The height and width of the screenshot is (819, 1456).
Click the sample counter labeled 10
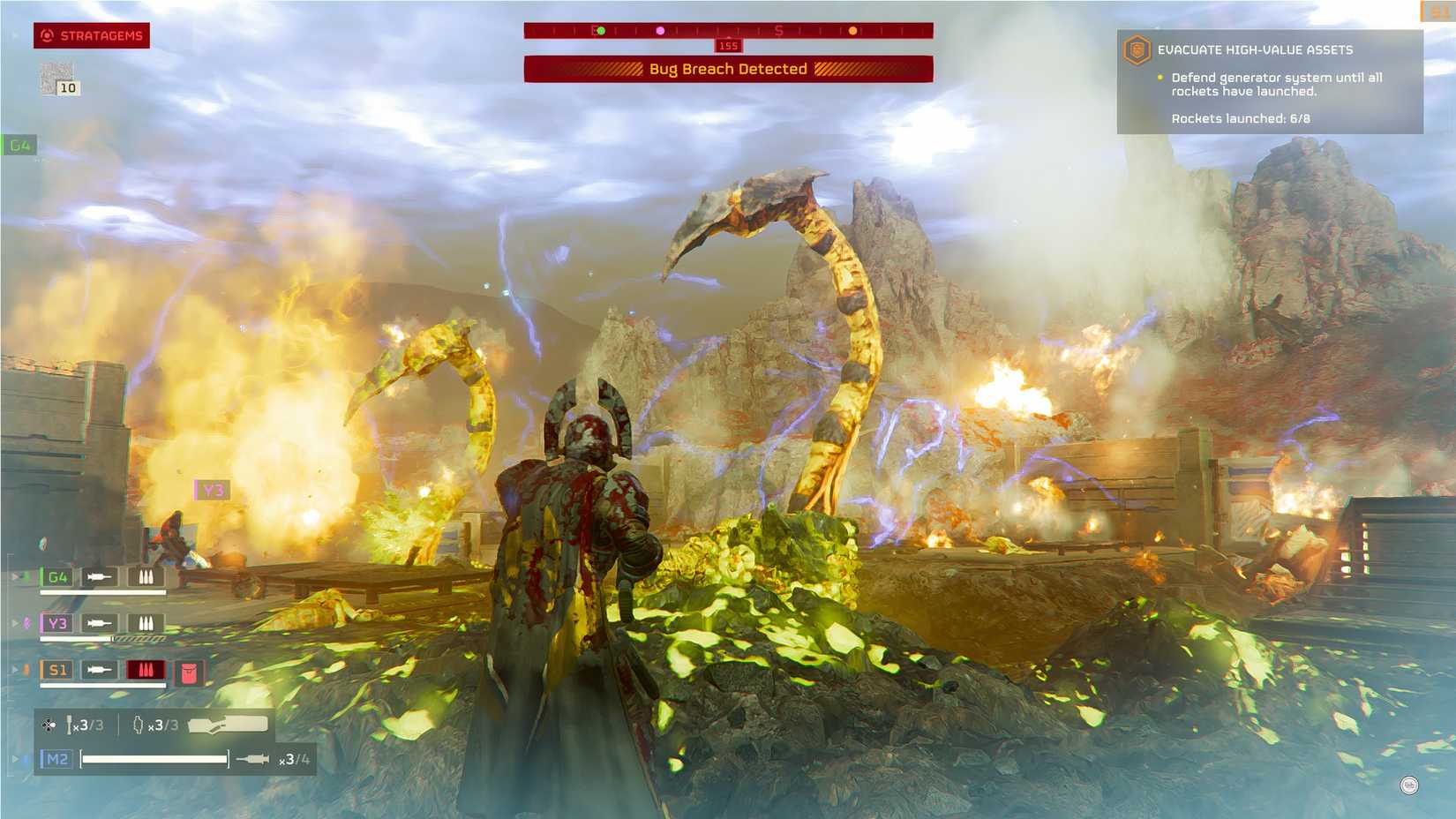tap(66, 86)
